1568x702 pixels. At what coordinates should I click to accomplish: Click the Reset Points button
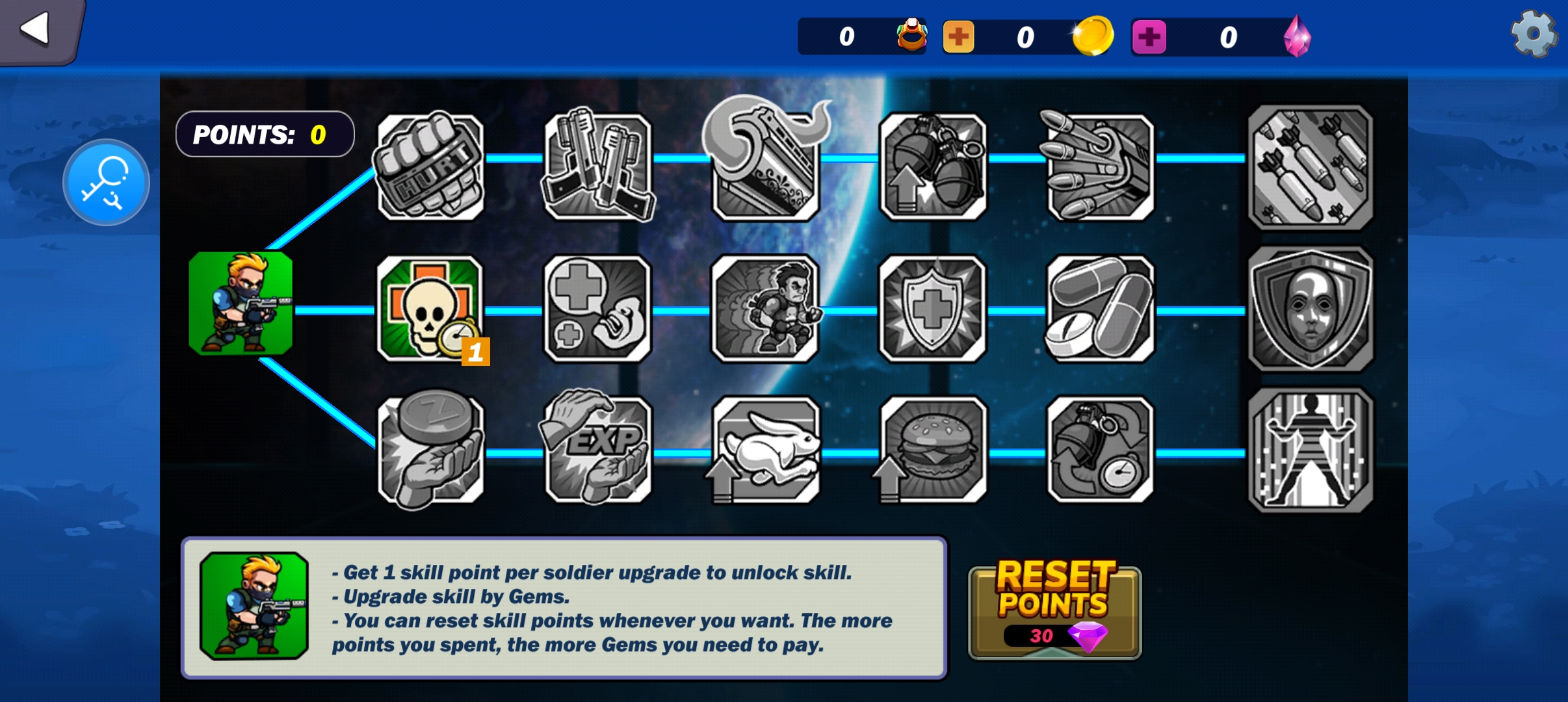pos(1054,611)
